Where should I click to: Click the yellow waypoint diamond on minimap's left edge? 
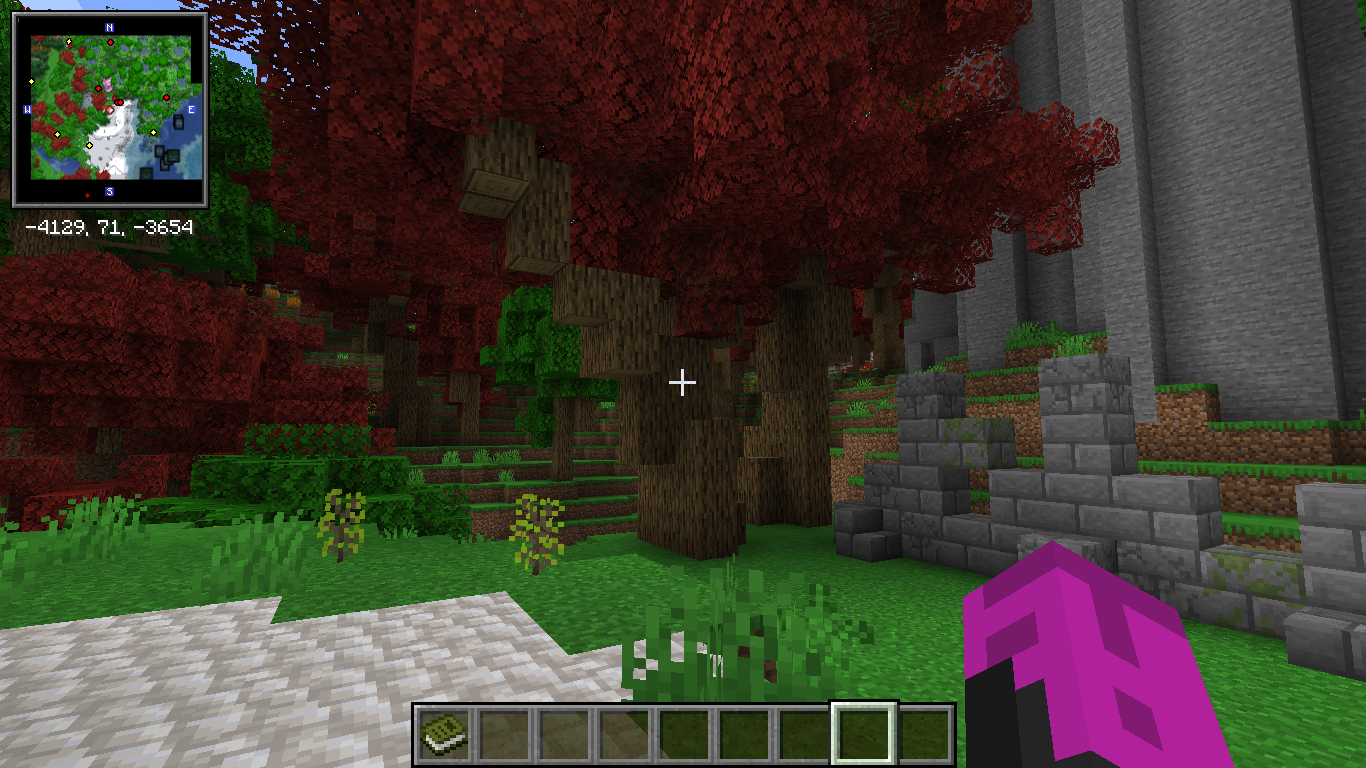tap(31, 82)
